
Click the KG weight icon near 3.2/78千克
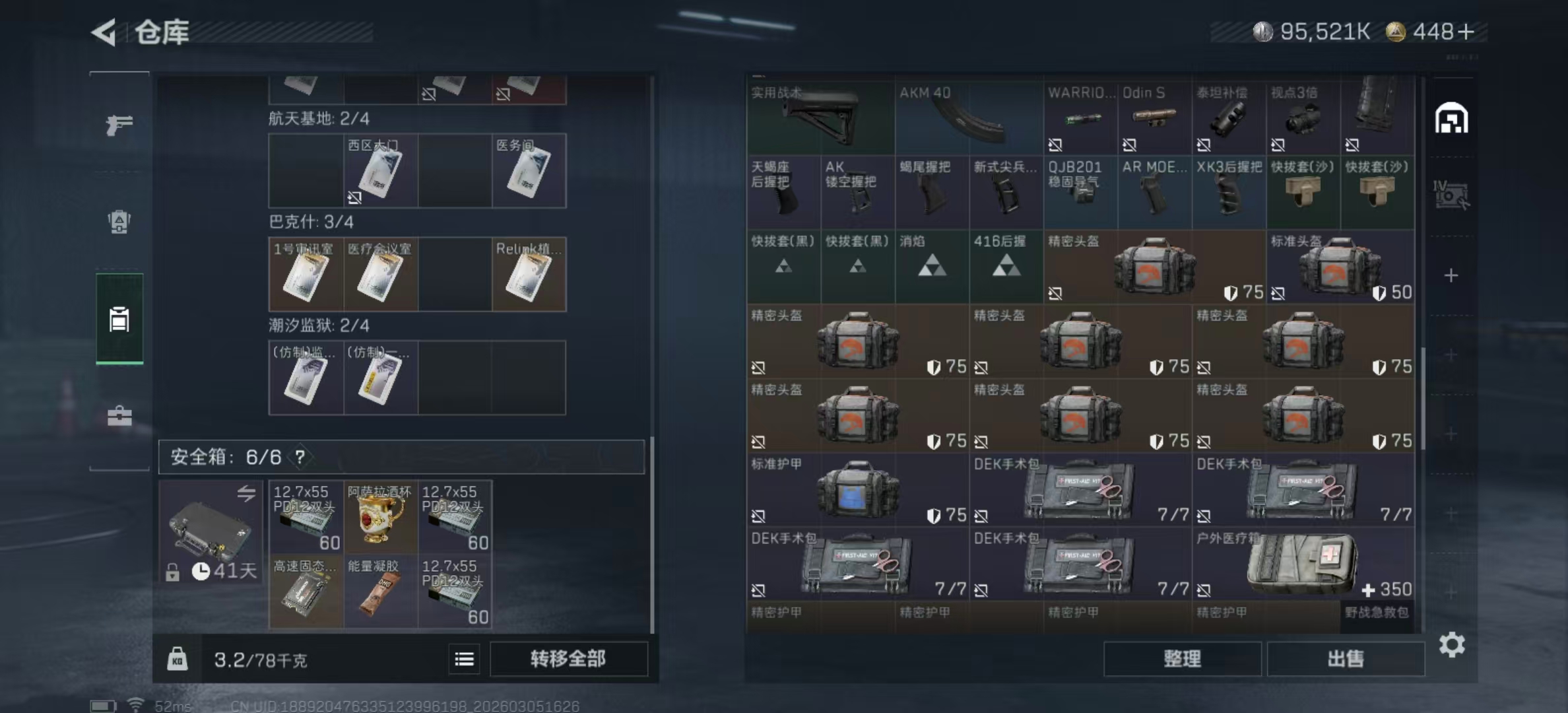coord(178,660)
